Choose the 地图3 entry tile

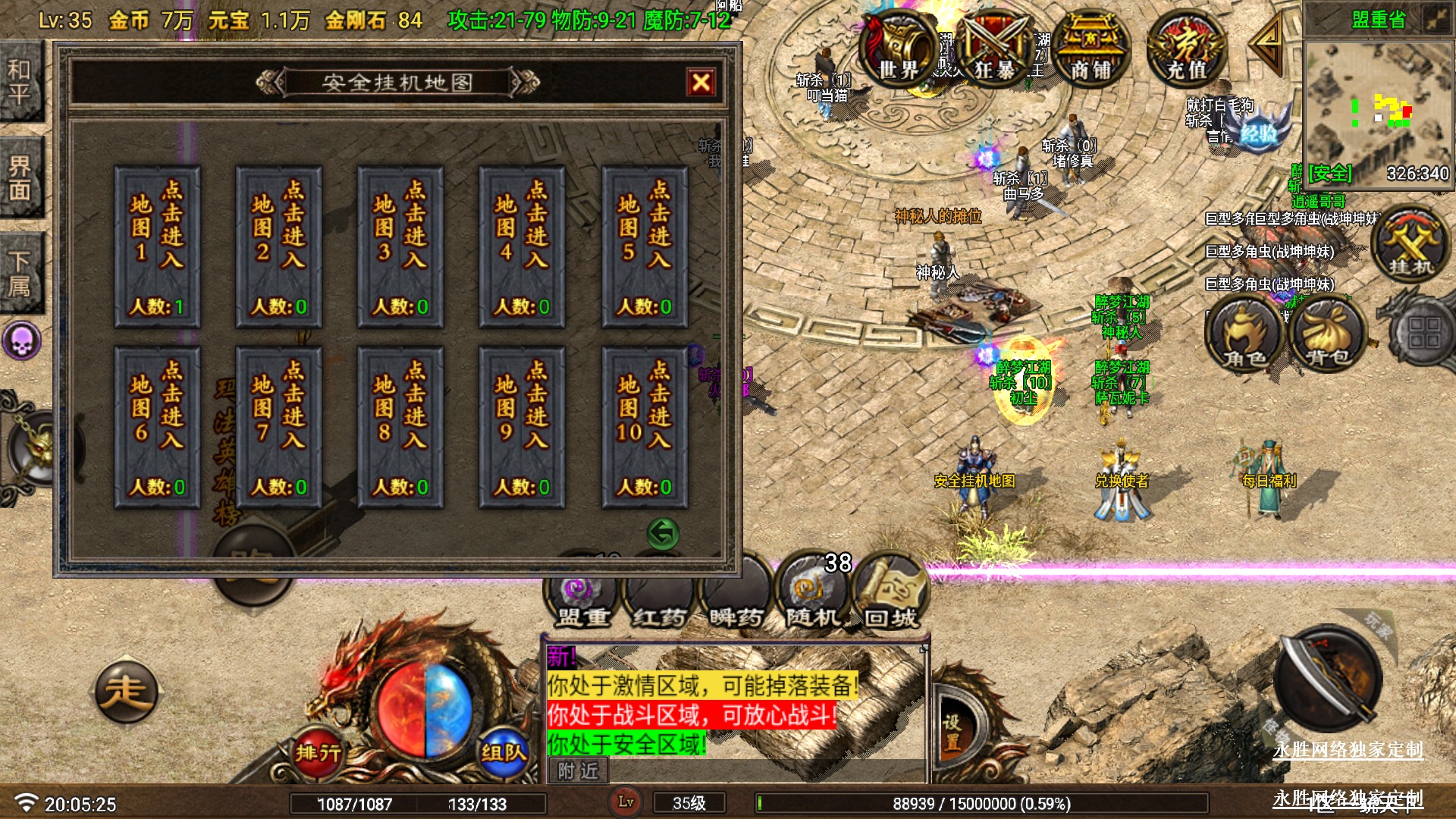click(x=400, y=246)
